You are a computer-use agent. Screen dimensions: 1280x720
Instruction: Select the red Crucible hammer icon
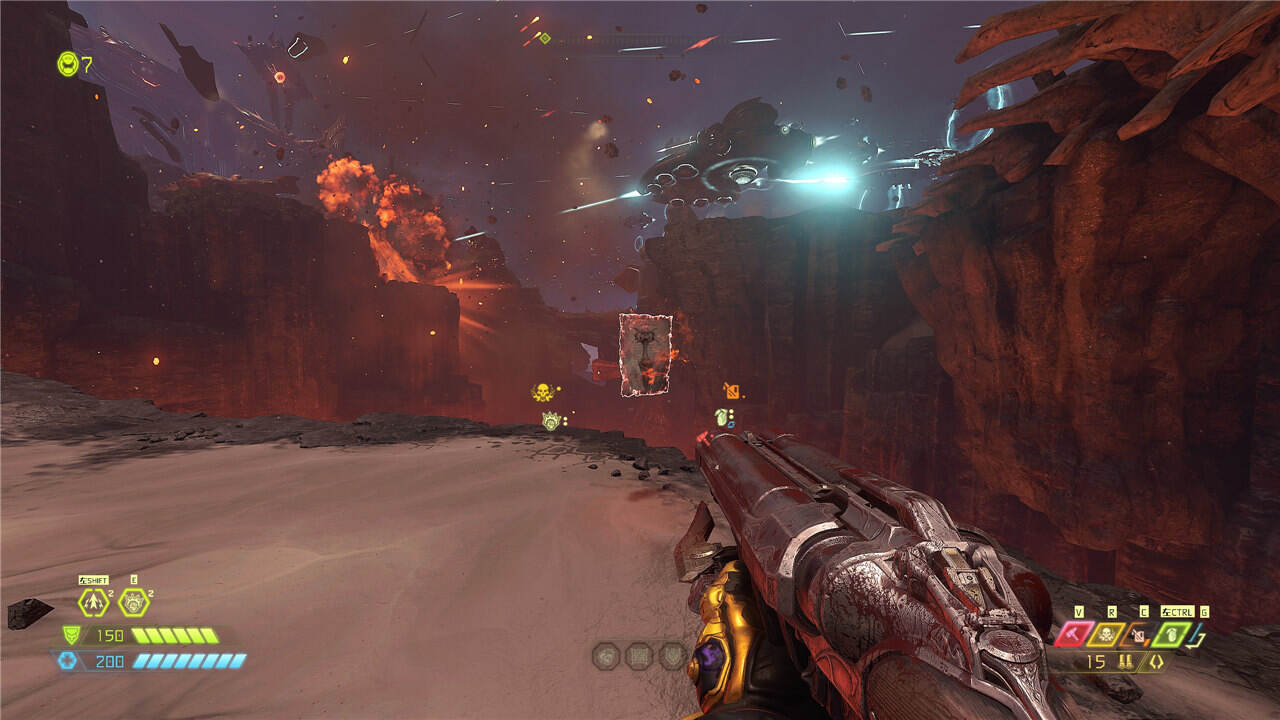(x=1076, y=634)
